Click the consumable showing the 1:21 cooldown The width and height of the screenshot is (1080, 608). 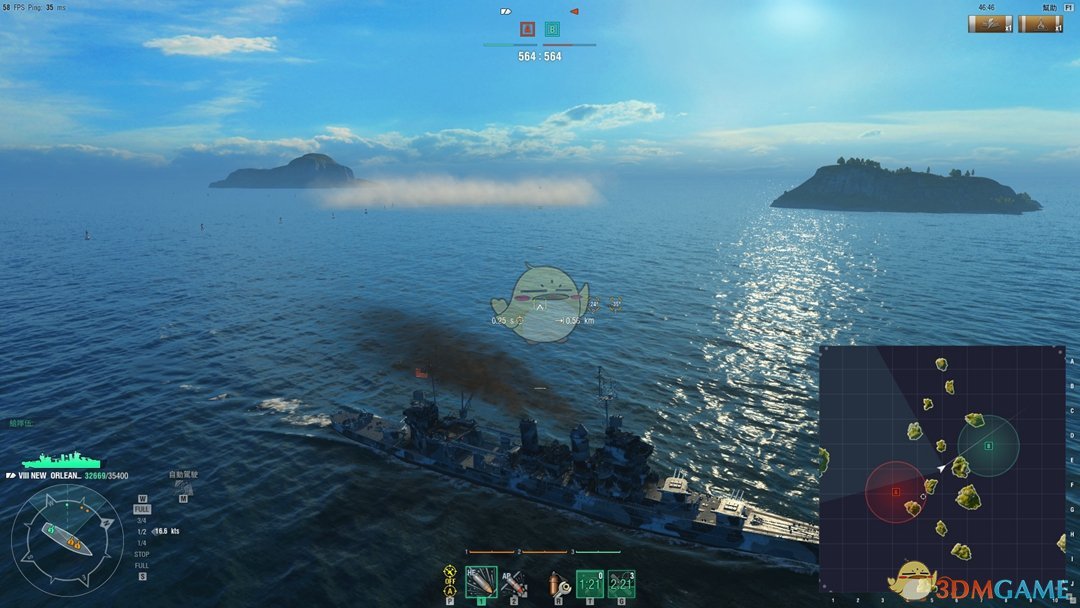coord(590,582)
